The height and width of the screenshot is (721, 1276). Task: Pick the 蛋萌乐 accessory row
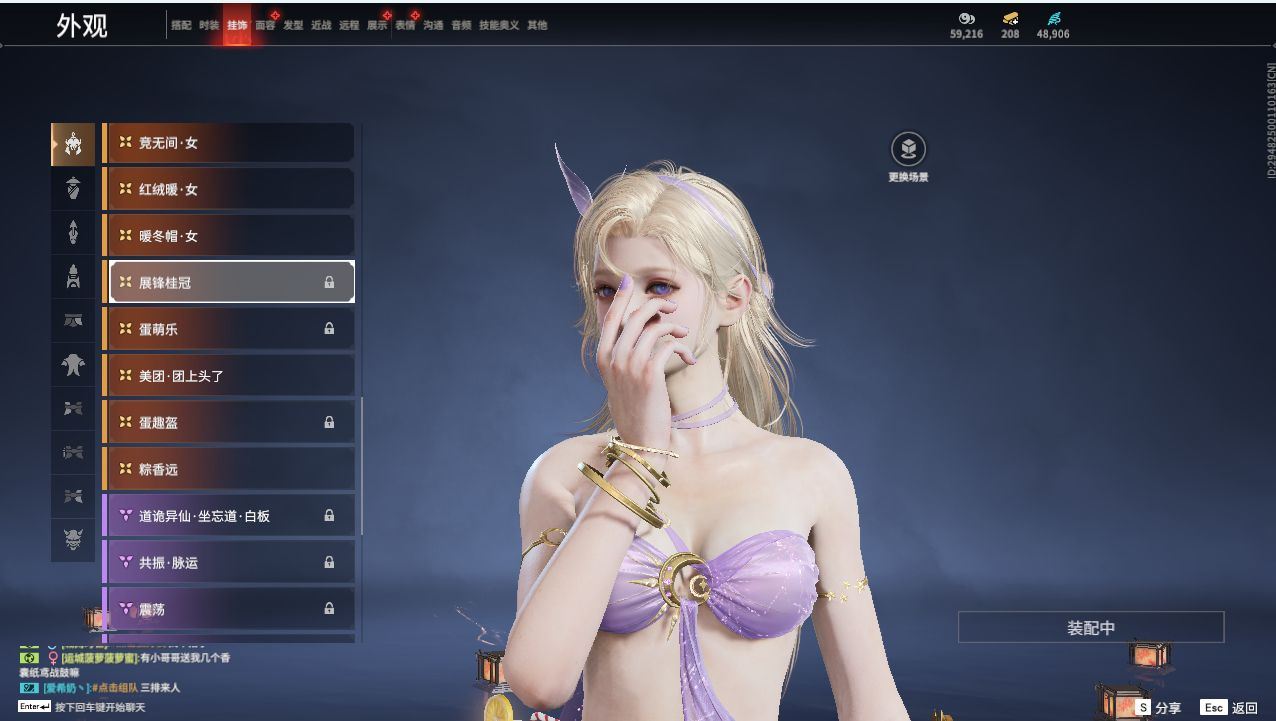point(229,329)
